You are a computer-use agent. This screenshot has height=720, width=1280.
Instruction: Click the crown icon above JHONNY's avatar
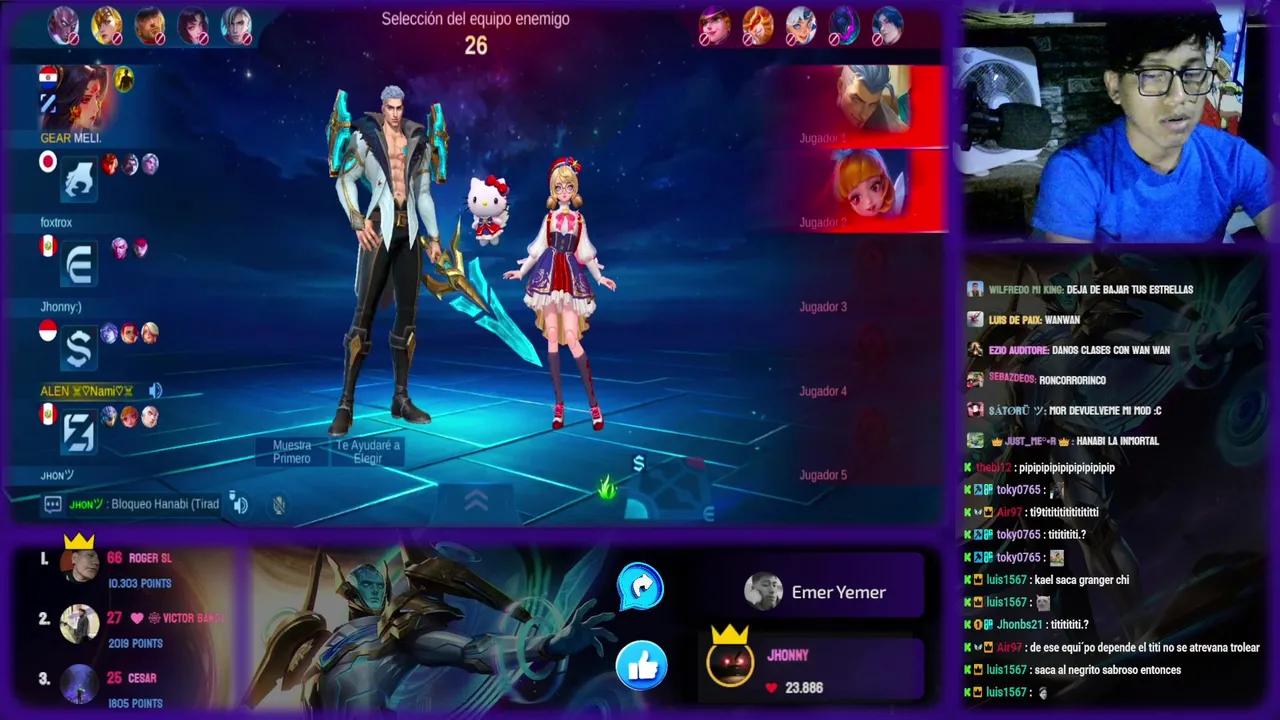[x=729, y=634]
